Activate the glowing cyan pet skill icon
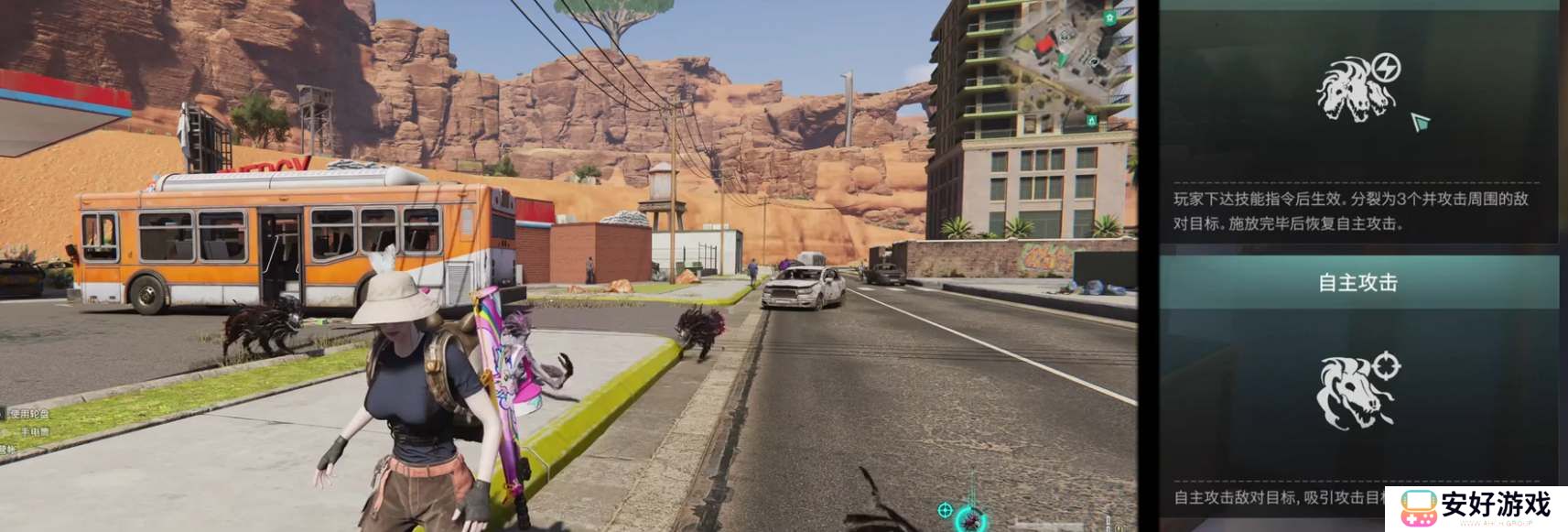 969,519
